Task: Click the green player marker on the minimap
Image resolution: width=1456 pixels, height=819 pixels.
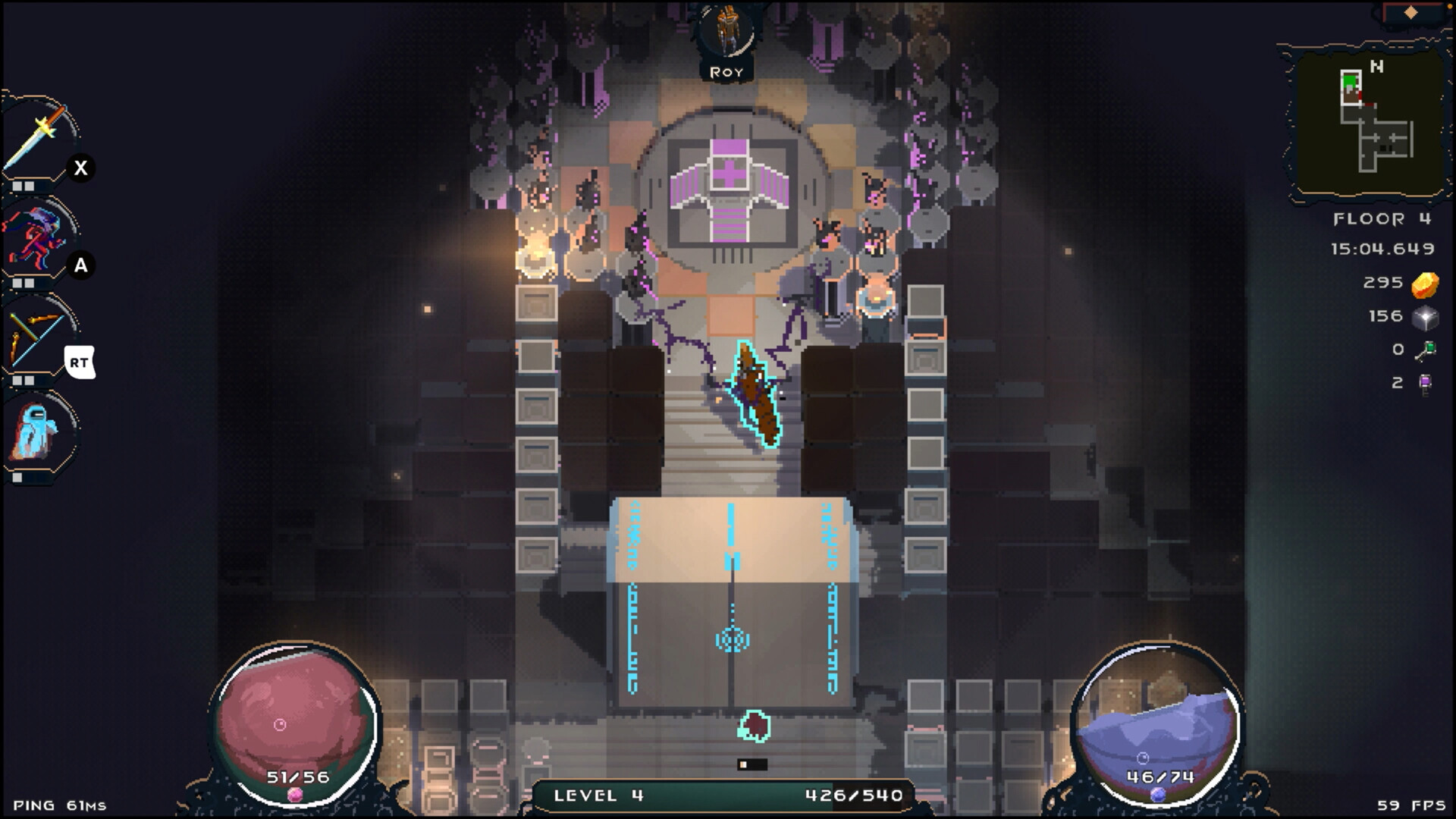Action: 1348,80
